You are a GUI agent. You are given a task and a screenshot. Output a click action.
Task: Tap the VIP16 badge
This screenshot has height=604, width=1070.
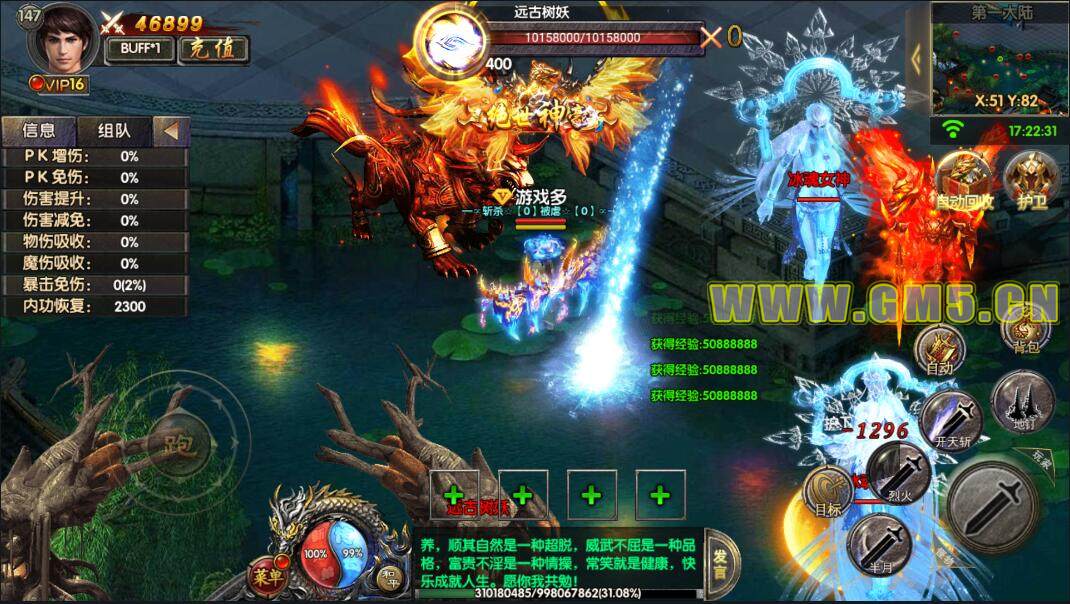coord(60,84)
